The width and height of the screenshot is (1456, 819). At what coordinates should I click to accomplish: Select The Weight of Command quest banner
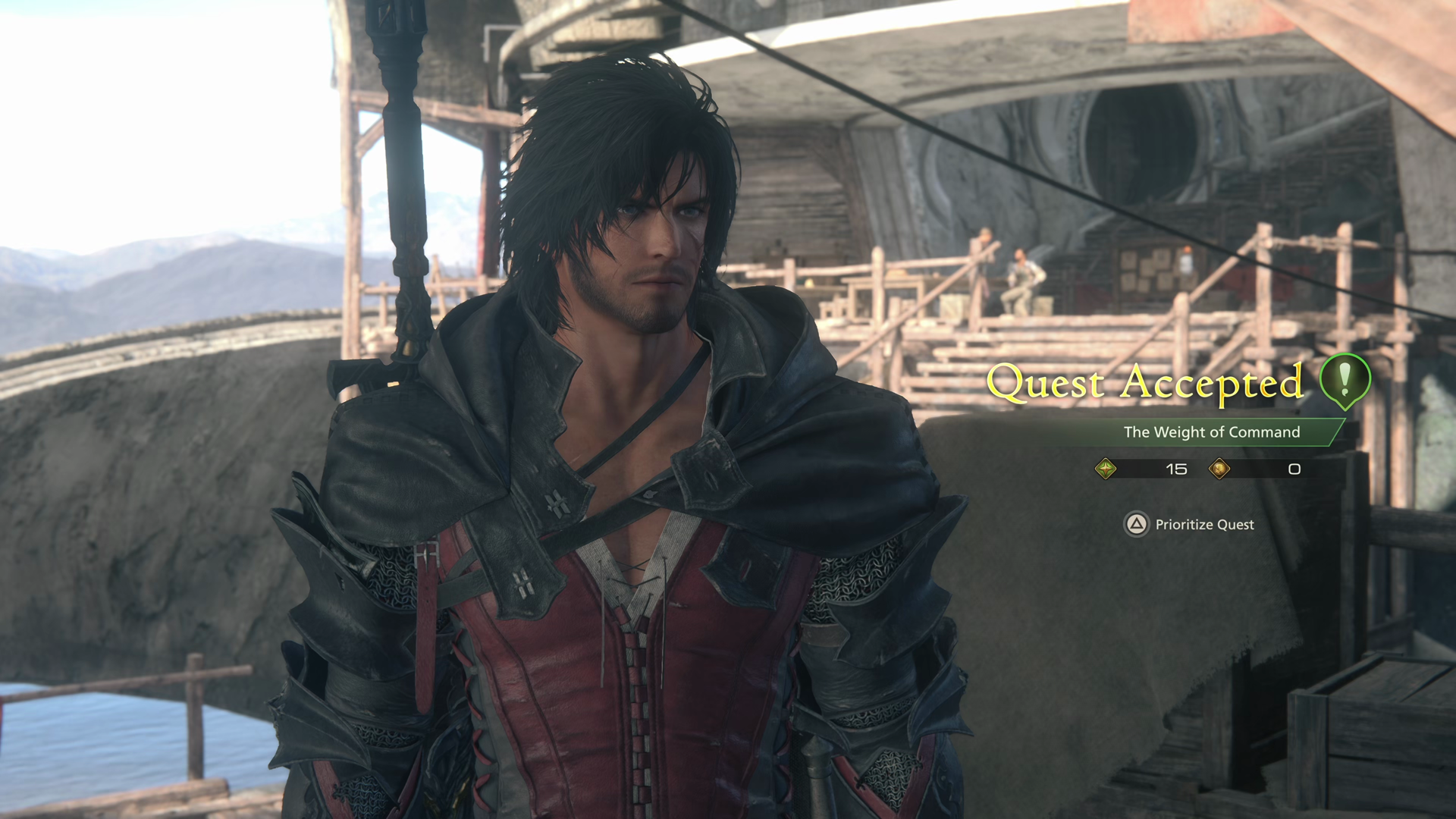coord(1211,432)
